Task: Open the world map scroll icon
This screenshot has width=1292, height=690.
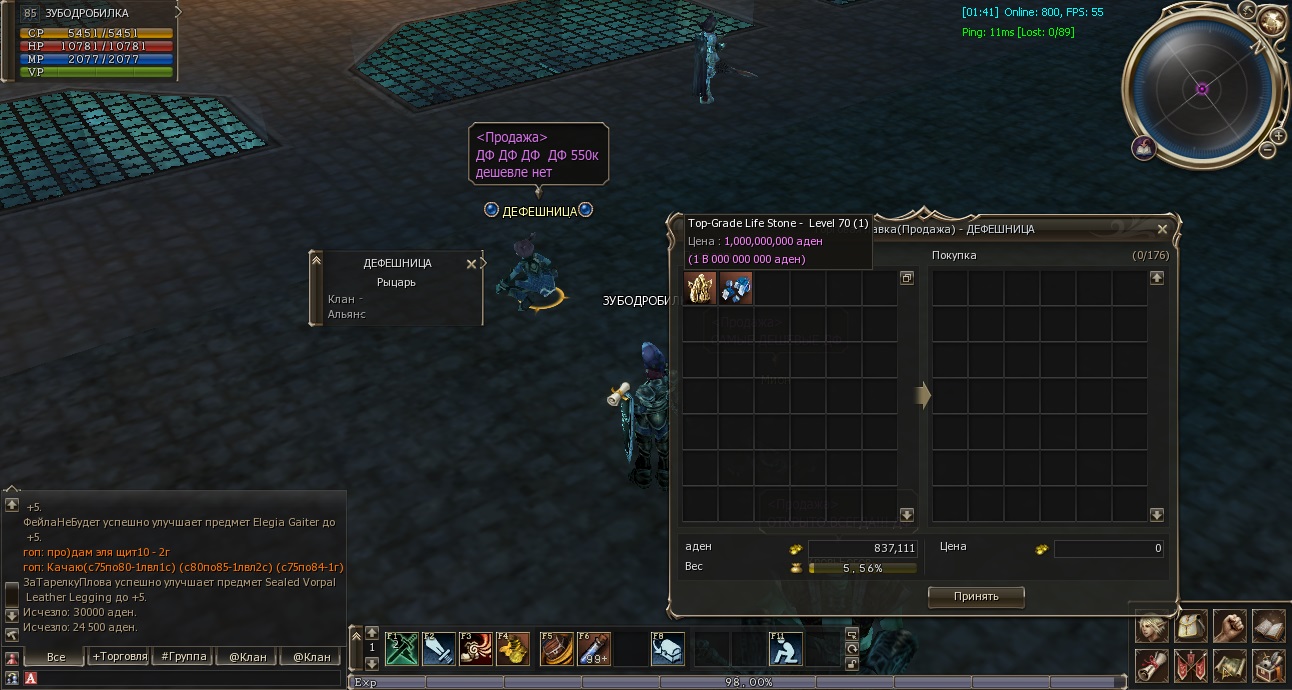Action: click(1230, 665)
